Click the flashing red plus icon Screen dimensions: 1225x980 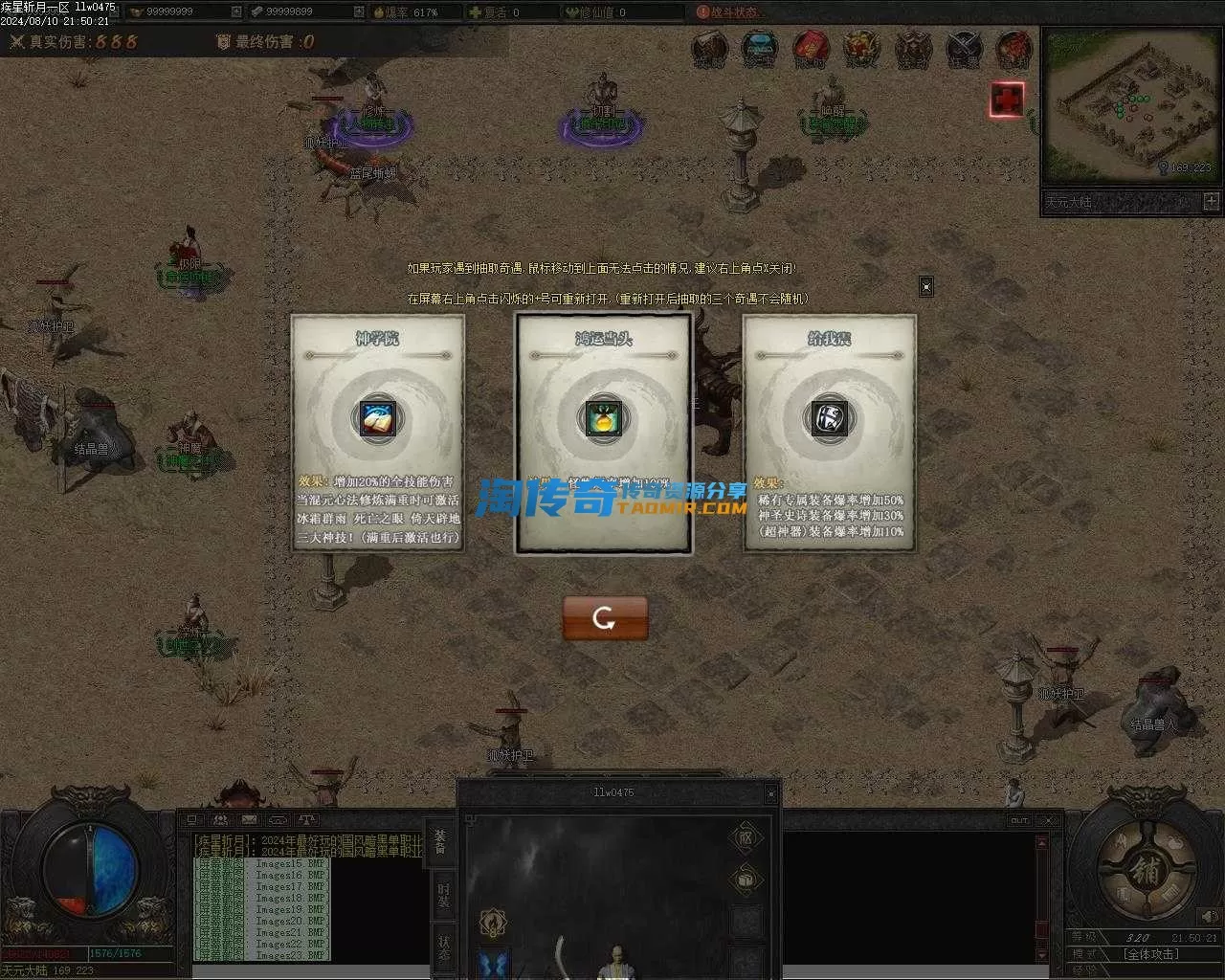click(1007, 100)
